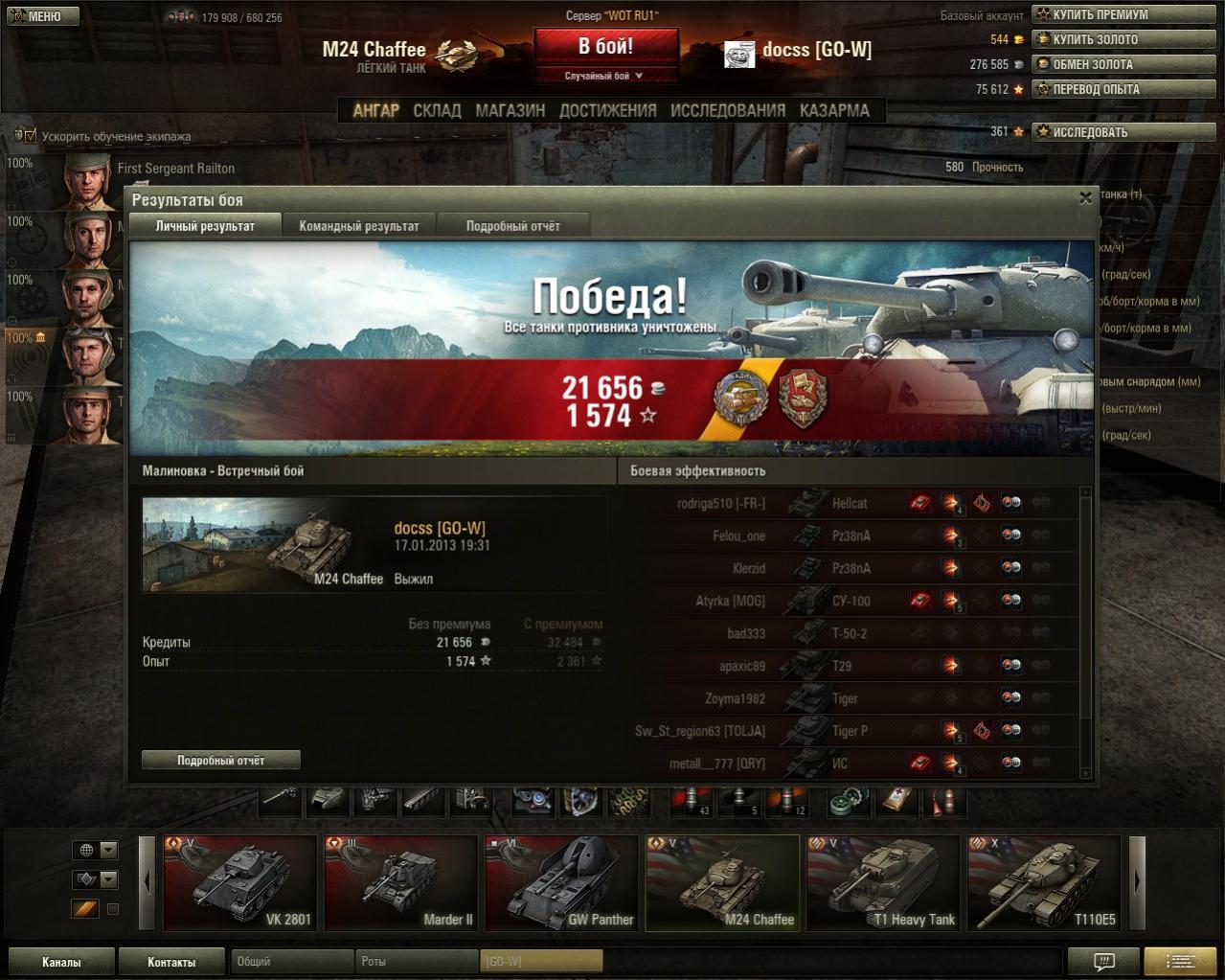The image size is (1225, 980).
Task: Choose the GW Panther tank
Action: (x=560, y=883)
